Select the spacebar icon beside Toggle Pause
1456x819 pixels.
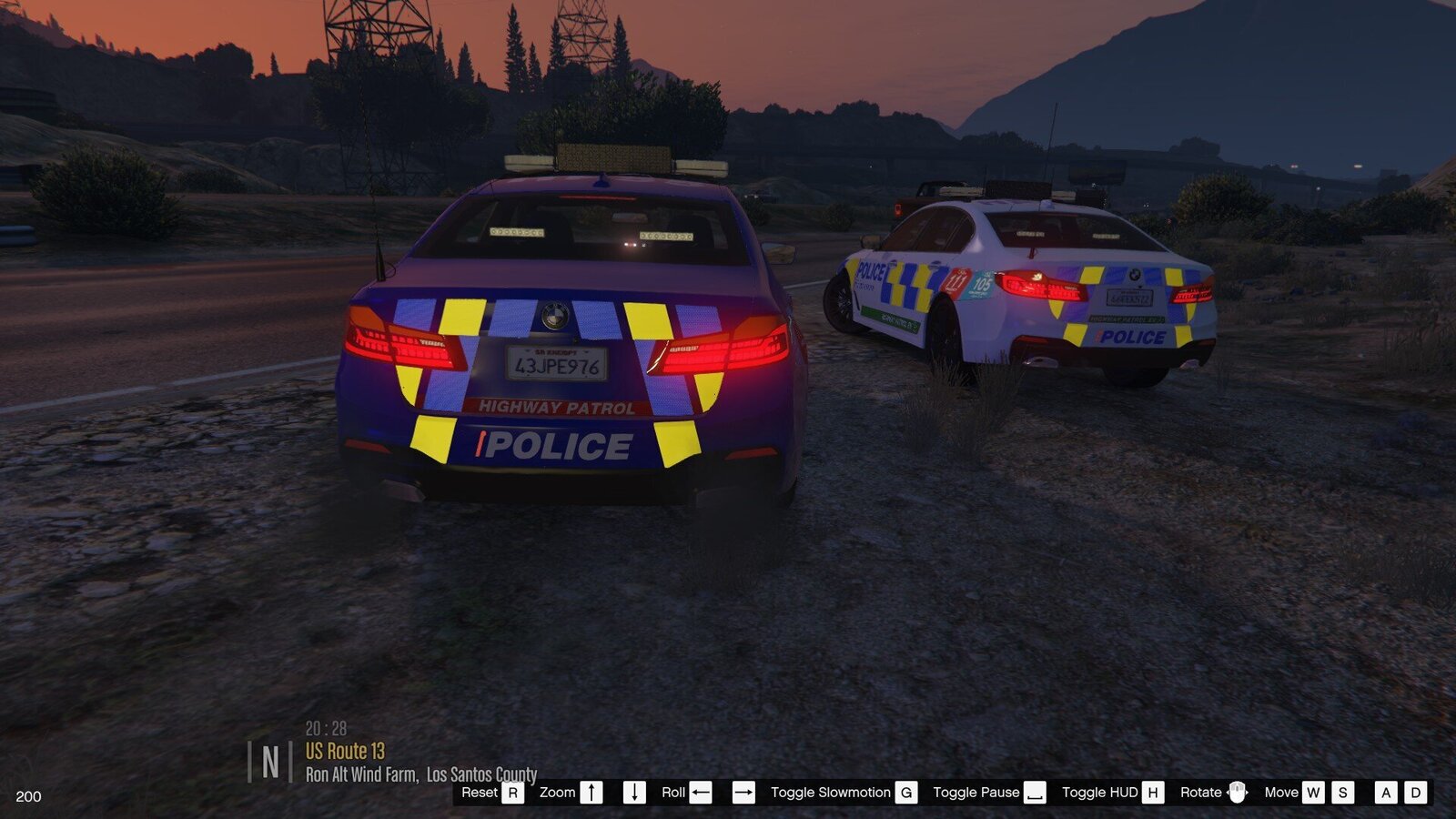(1036, 793)
